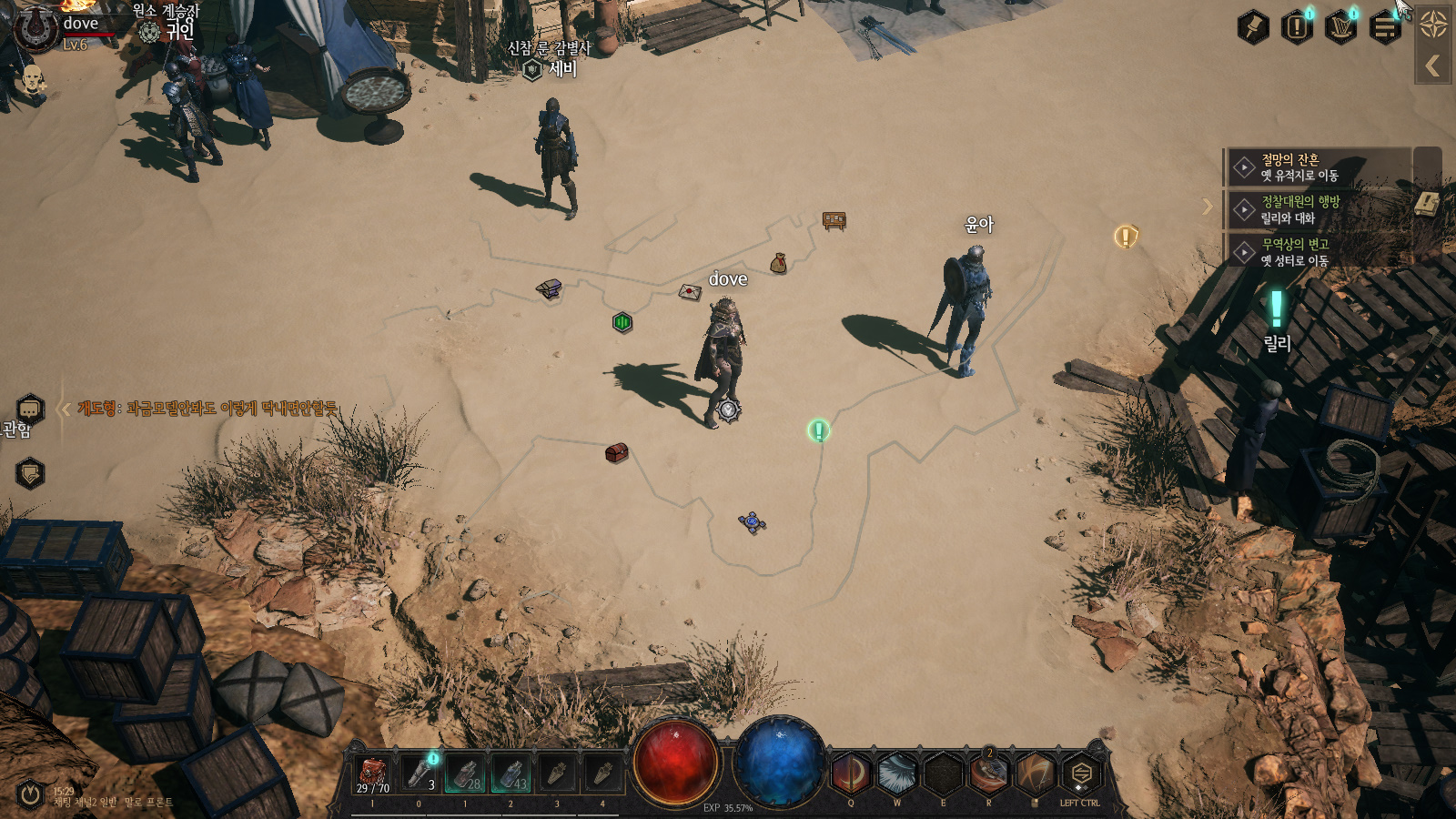Open the chat speech bubble icon
The height and width of the screenshot is (819, 1456).
coord(30,409)
